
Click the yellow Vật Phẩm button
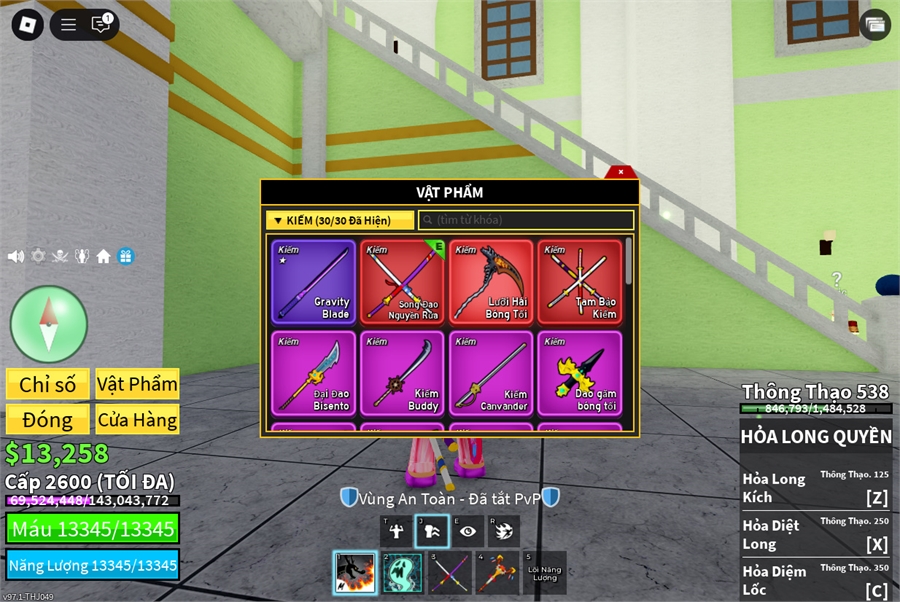click(x=137, y=384)
